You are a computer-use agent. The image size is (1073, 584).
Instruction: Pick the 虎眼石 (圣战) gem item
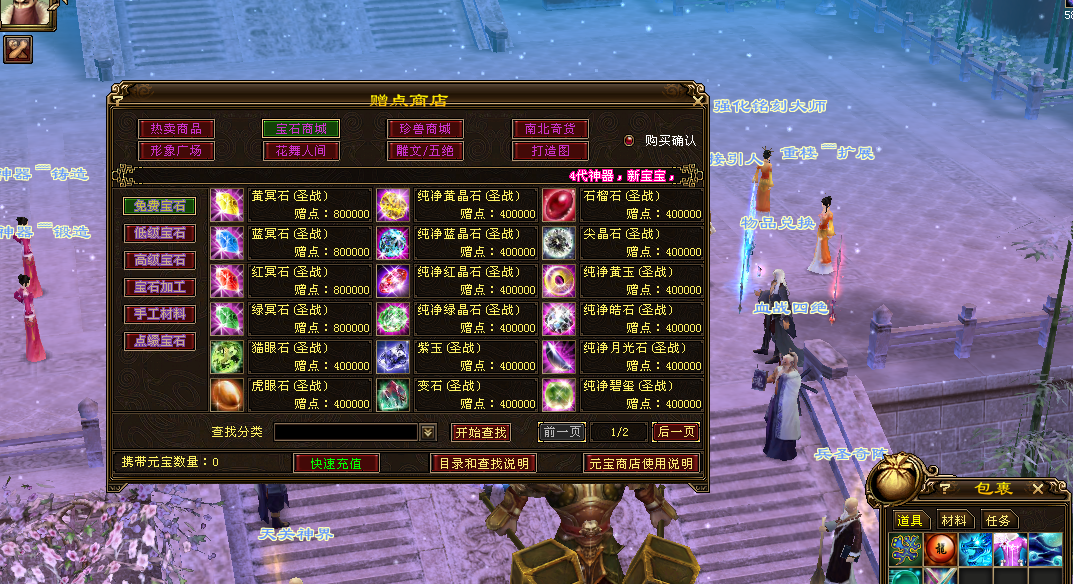click(227, 395)
